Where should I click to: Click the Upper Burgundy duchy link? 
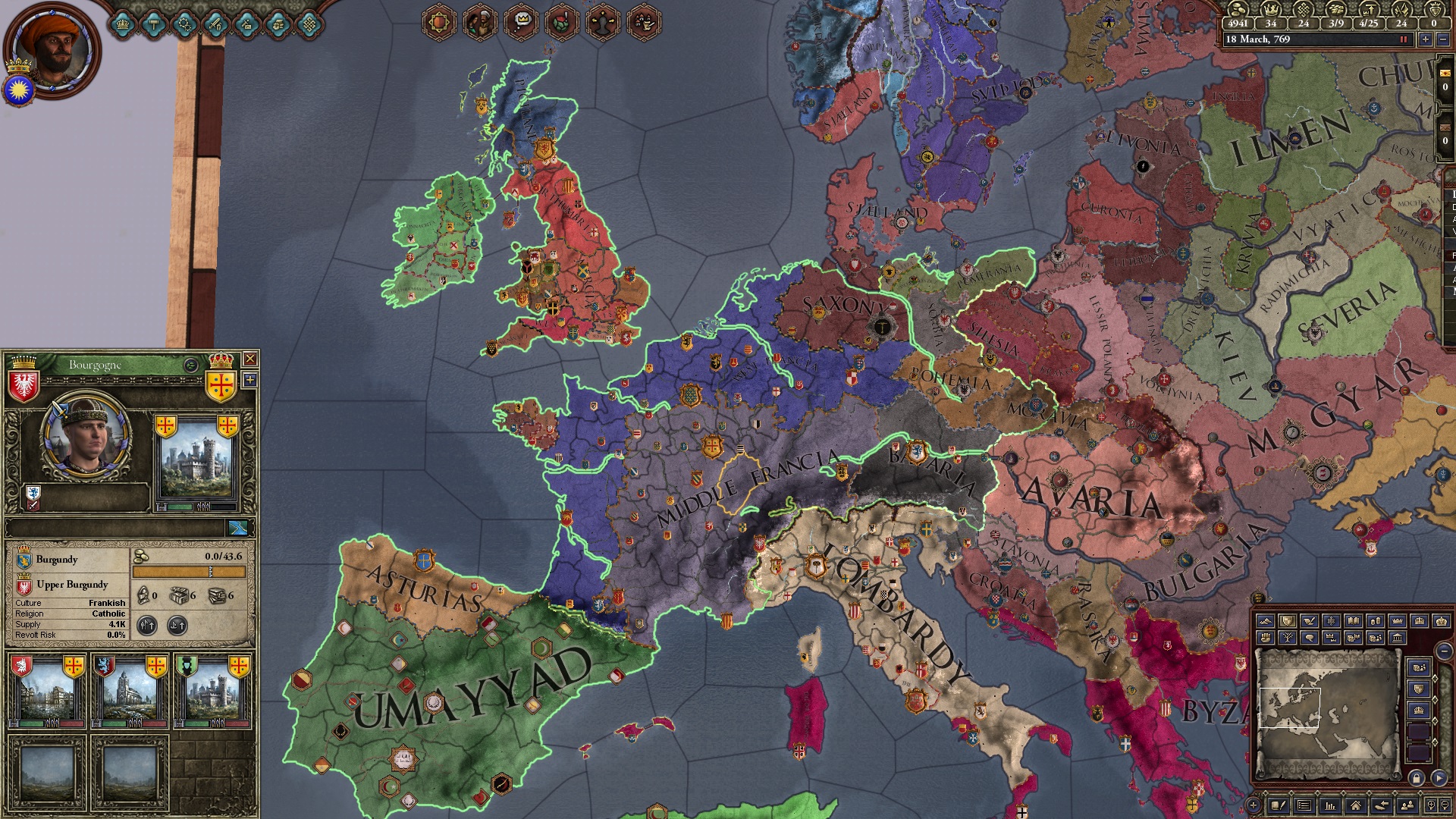coord(72,585)
